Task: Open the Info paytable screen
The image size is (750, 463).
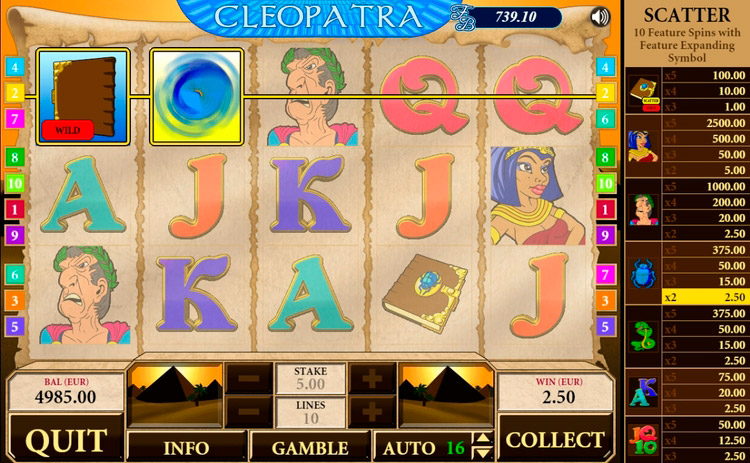Action: coord(186,446)
